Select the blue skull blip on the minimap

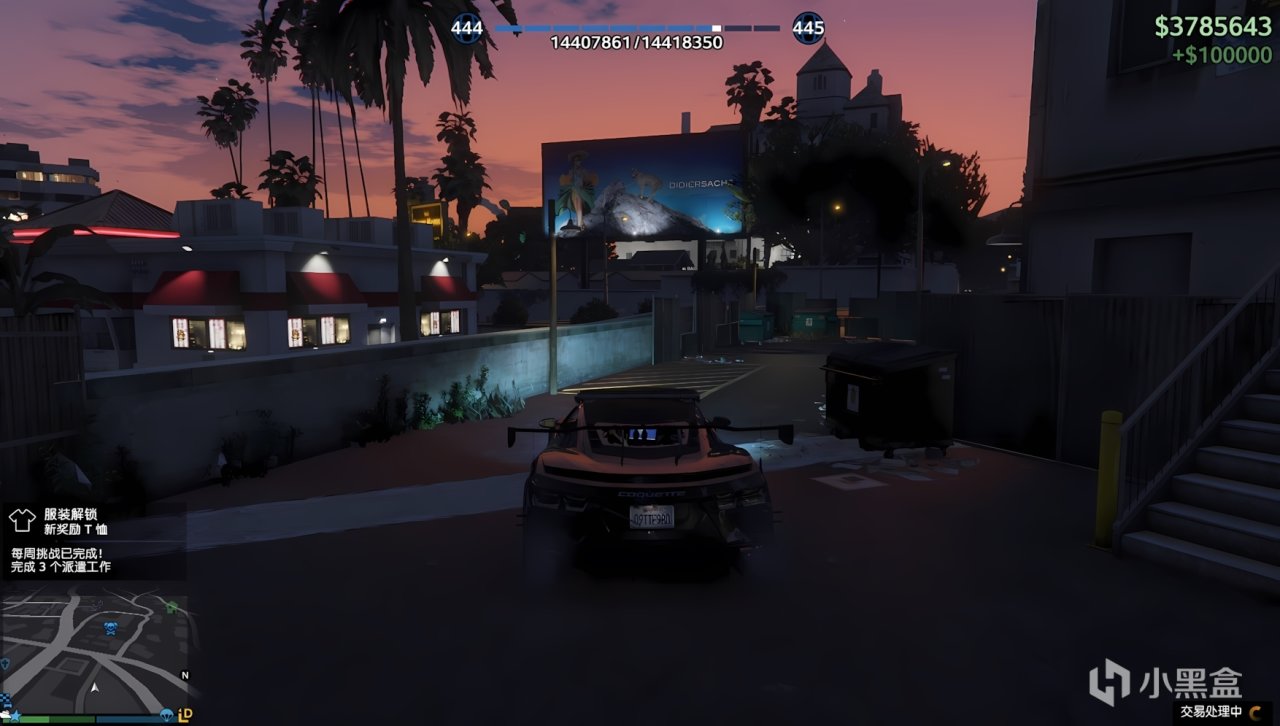click(110, 627)
